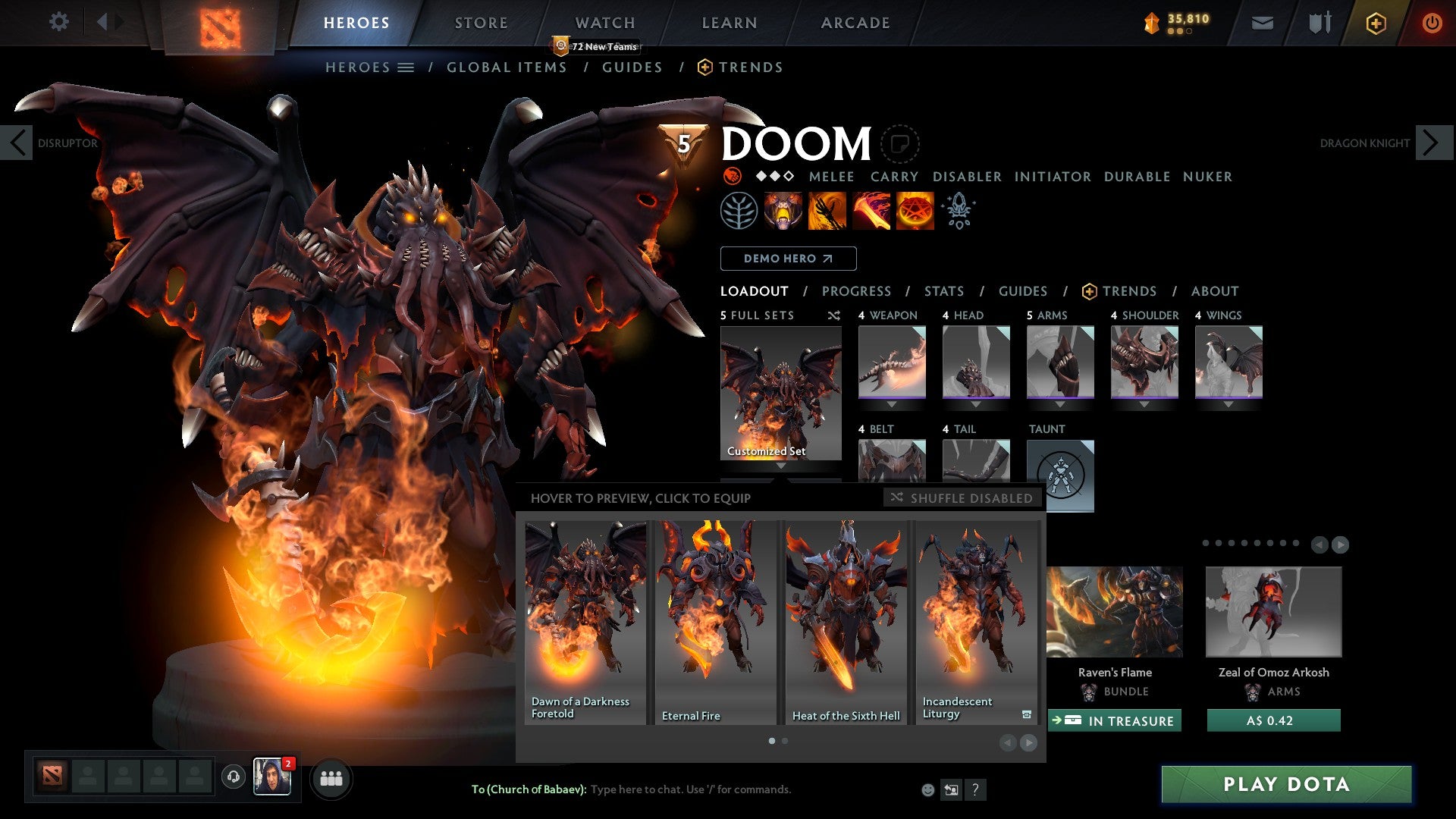1456x819 pixels.
Task: Switch to the Stats tab
Action: (944, 290)
